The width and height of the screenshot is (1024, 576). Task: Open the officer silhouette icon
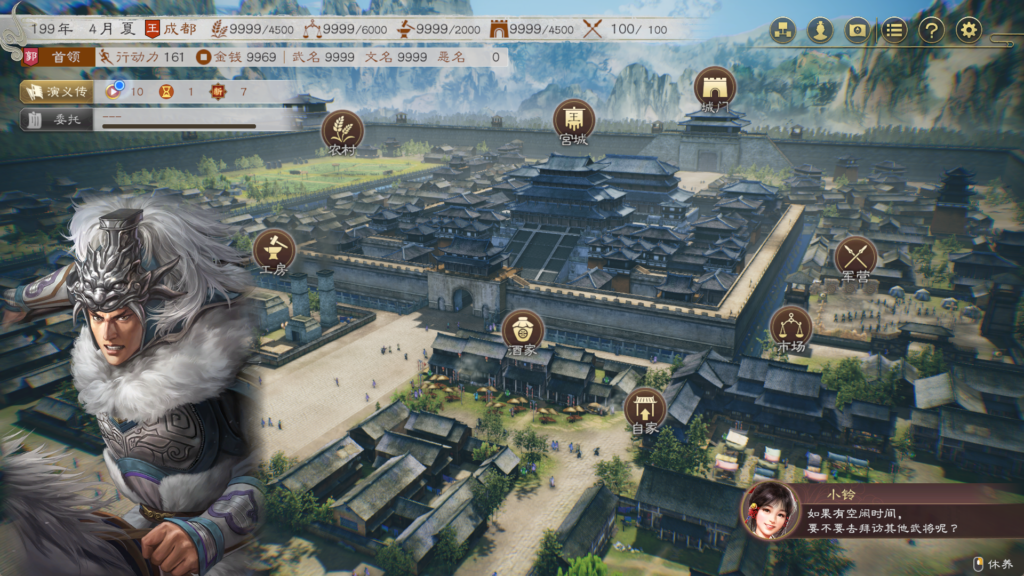click(820, 30)
